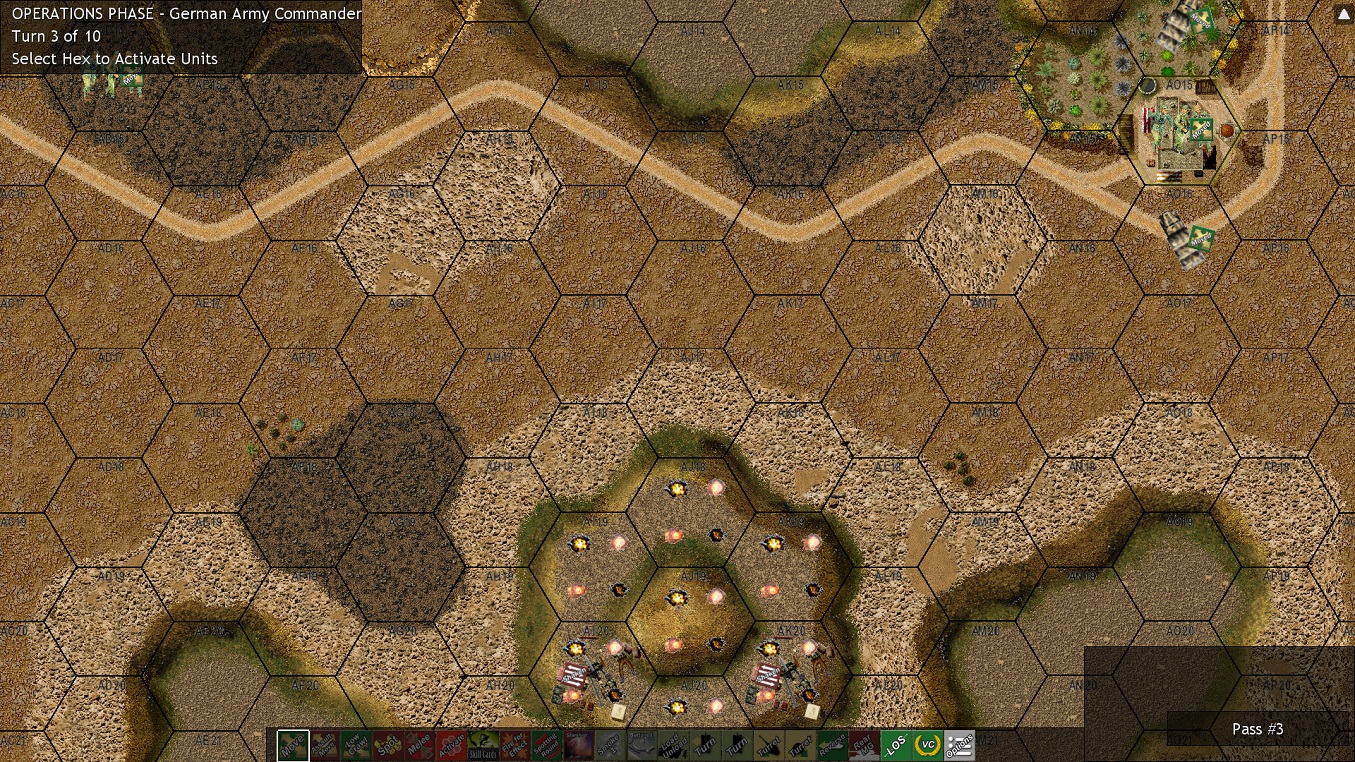The image size is (1355, 762).
Task: Toggle the Rear MG setting
Action: (x=863, y=744)
